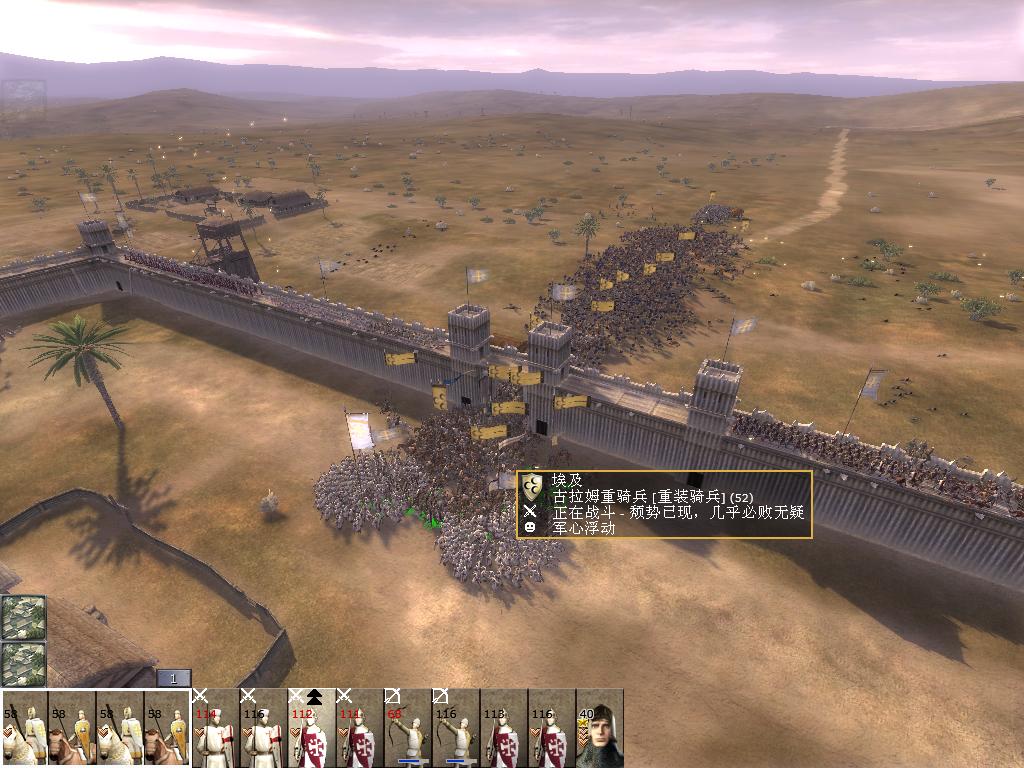Select the general's portrait unit card
Viewport: 1024px width, 768px height.
(600, 728)
